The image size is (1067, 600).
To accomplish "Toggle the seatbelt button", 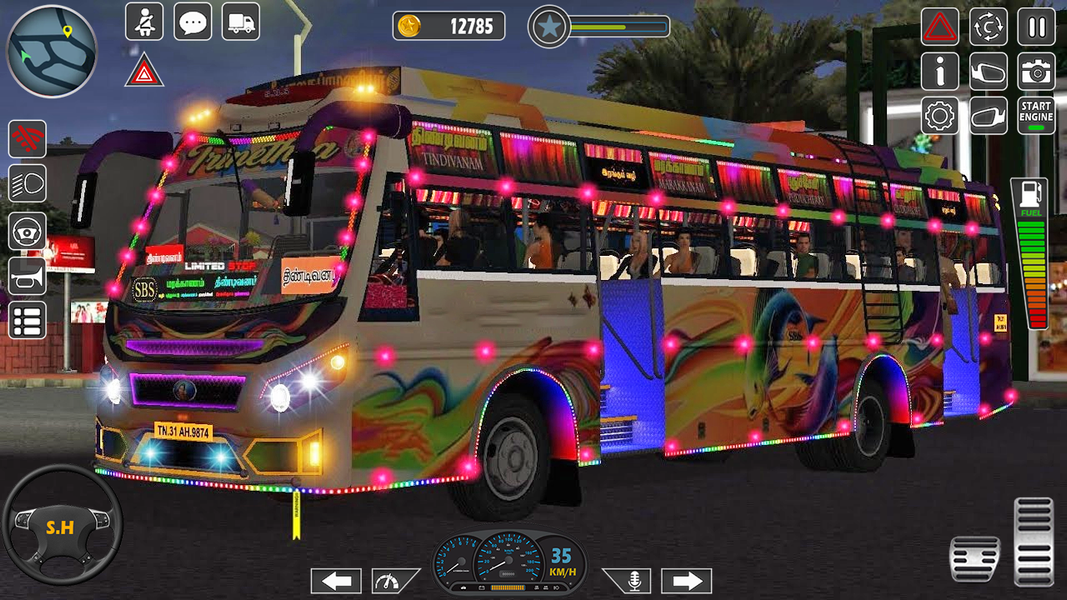I will click(x=144, y=22).
